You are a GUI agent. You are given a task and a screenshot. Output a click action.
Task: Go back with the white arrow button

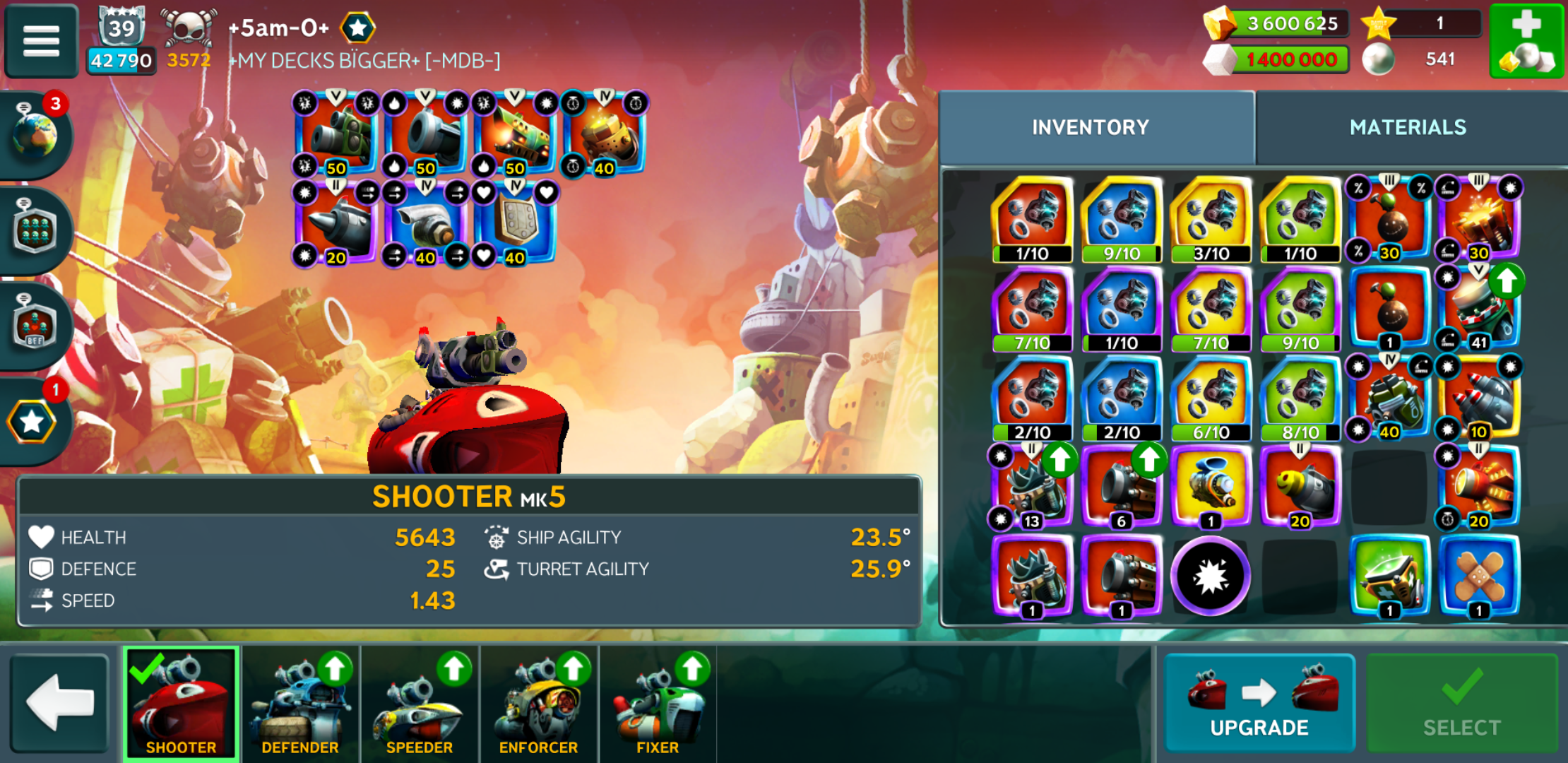(x=59, y=702)
